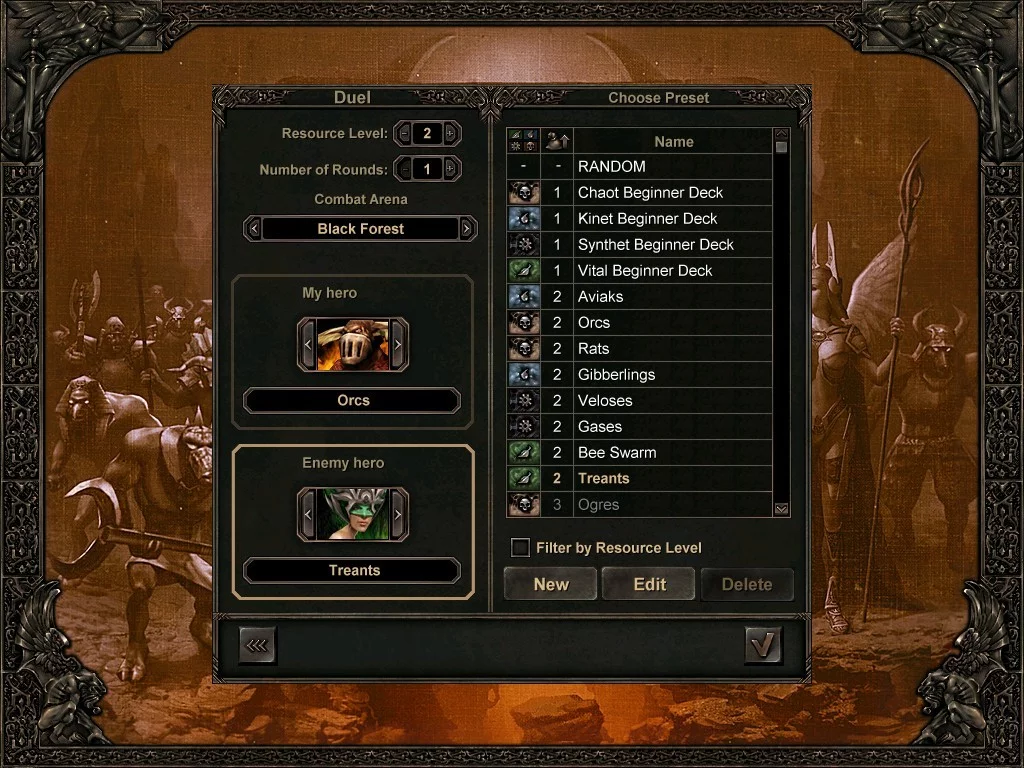Select the Treants enemy deck button
Image resolution: width=1024 pixels, height=768 pixels.
(x=353, y=571)
